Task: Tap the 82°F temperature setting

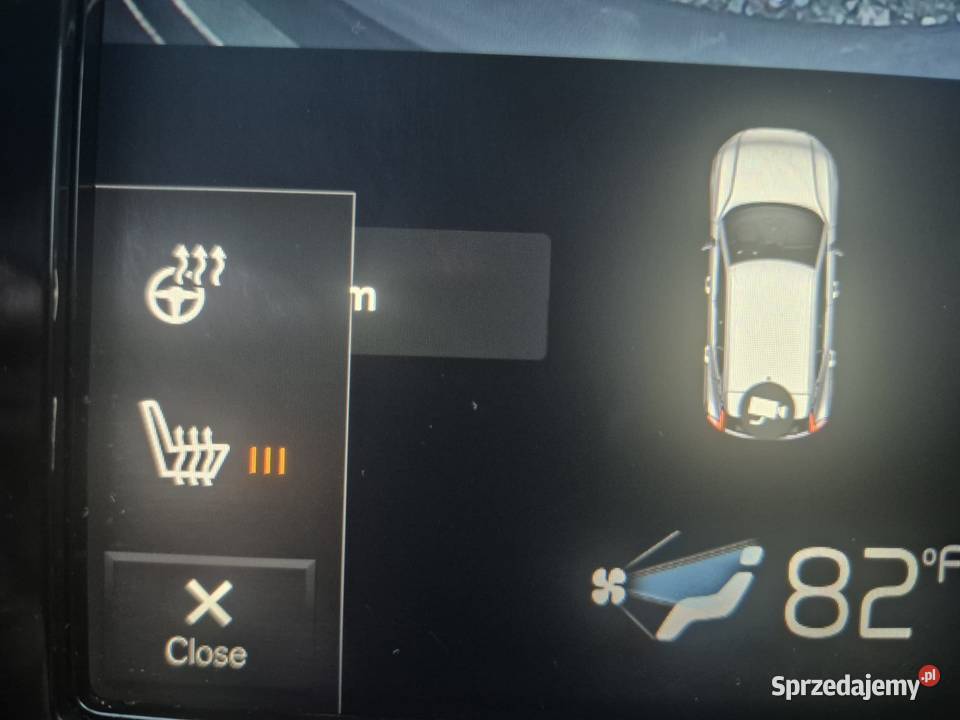Action: (860, 592)
